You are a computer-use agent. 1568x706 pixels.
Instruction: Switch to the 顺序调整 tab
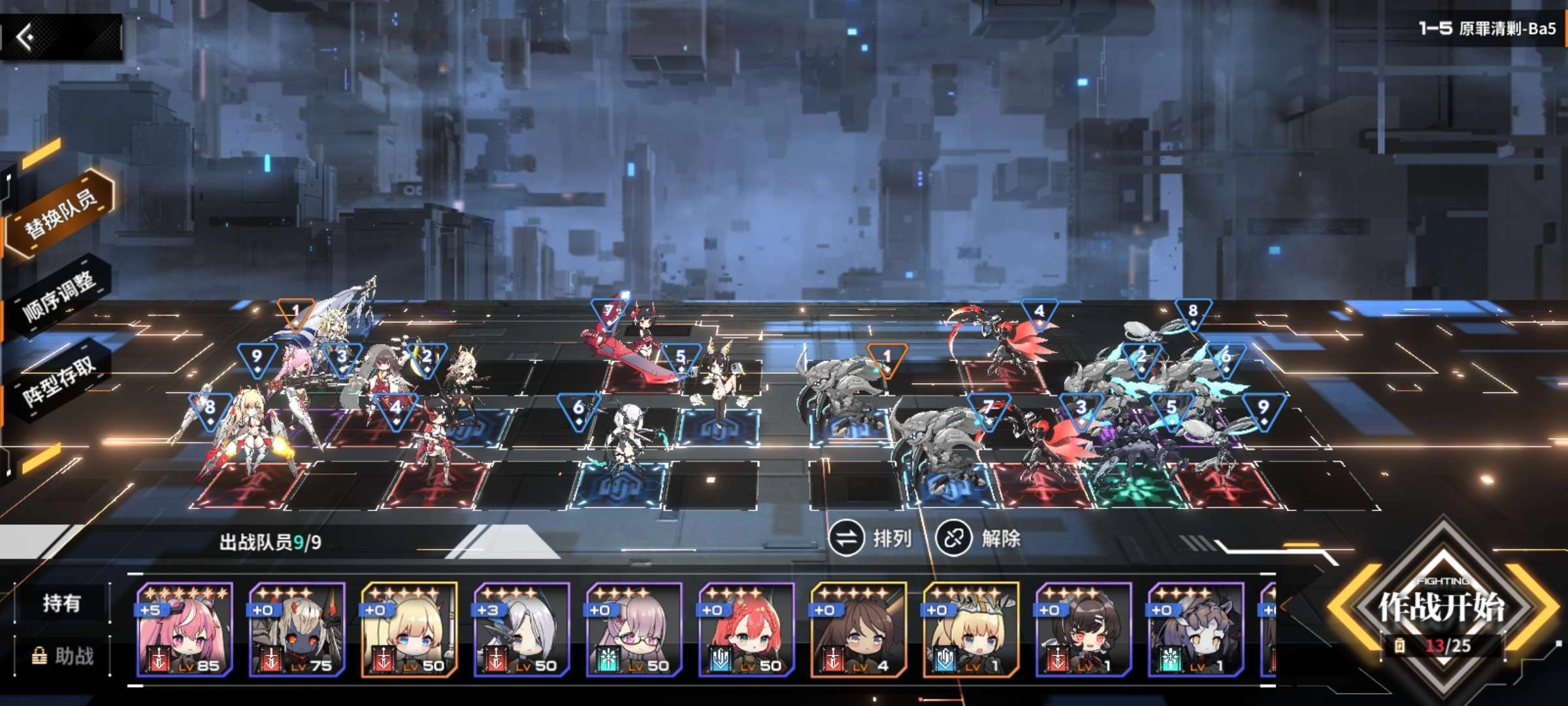(x=59, y=296)
